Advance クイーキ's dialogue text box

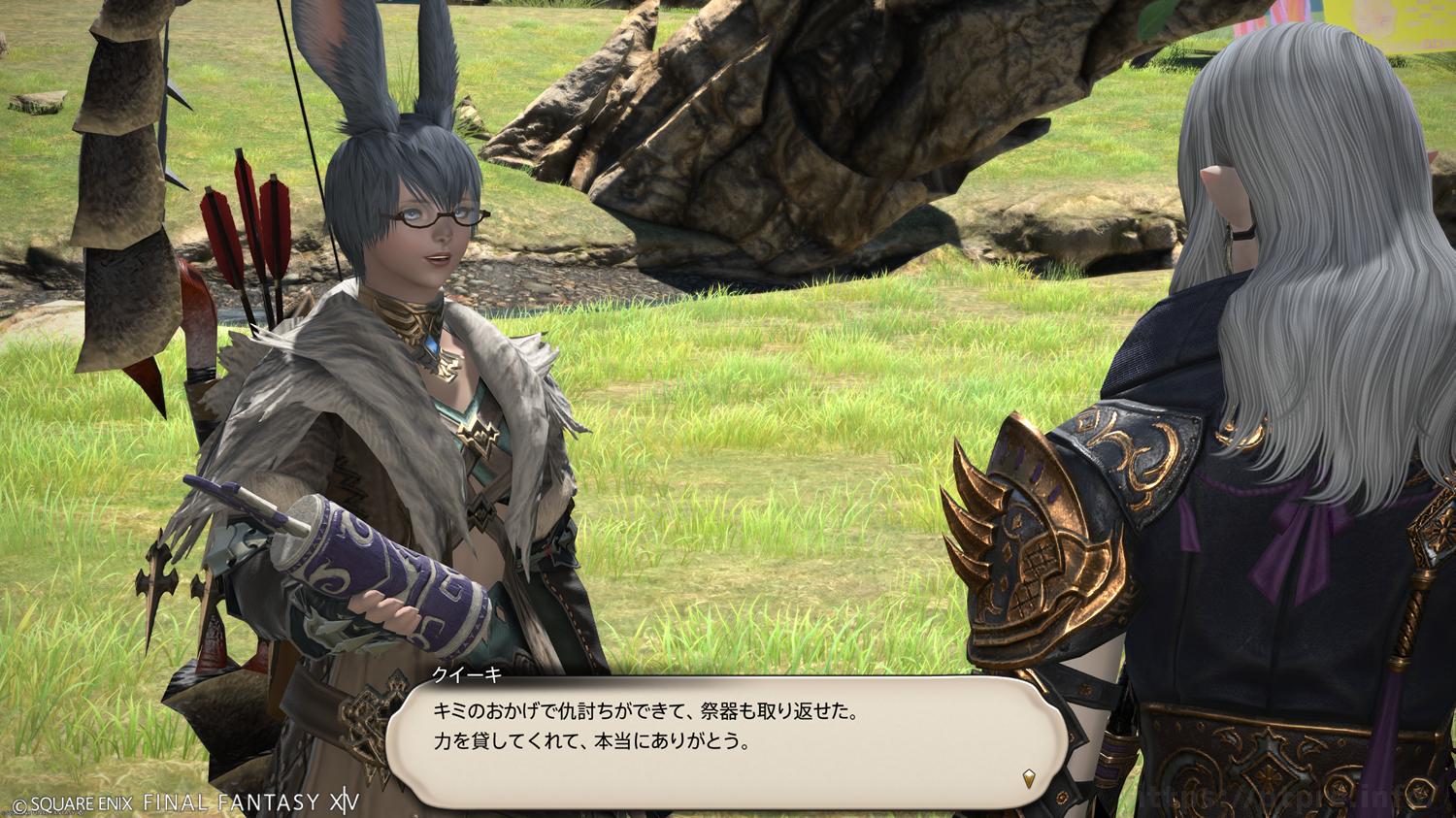pos(726,741)
